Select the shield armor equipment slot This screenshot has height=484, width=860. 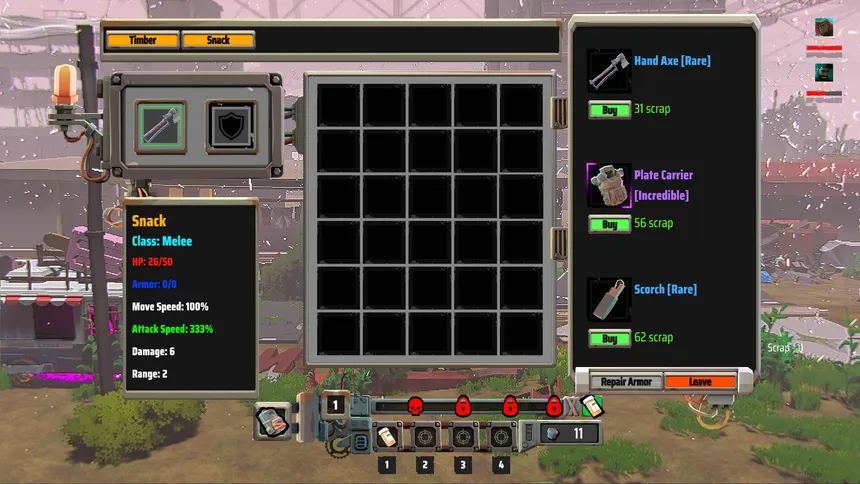pos(231,125)
